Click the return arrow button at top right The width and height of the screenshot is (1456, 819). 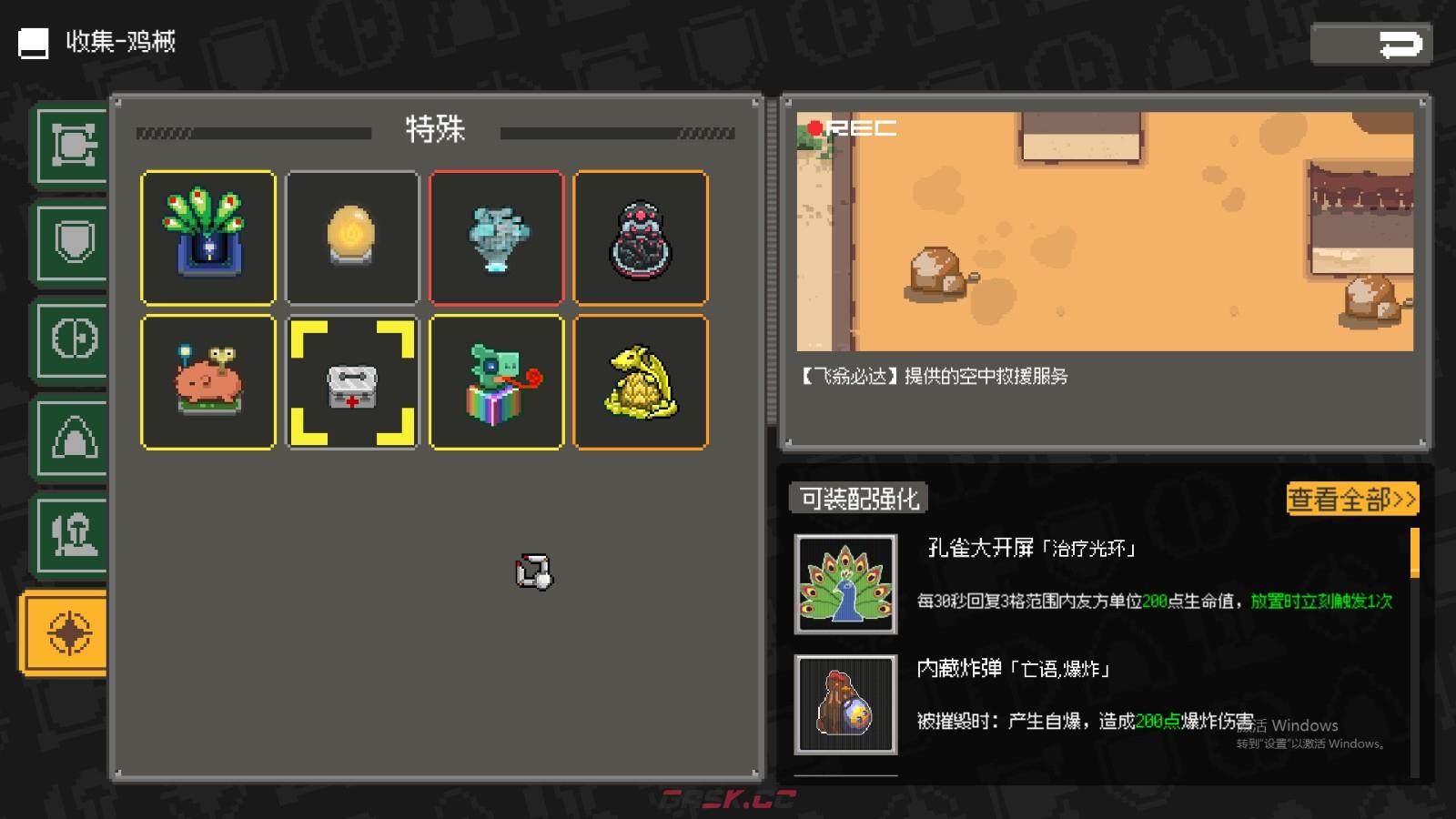[x=1372, y=42]
